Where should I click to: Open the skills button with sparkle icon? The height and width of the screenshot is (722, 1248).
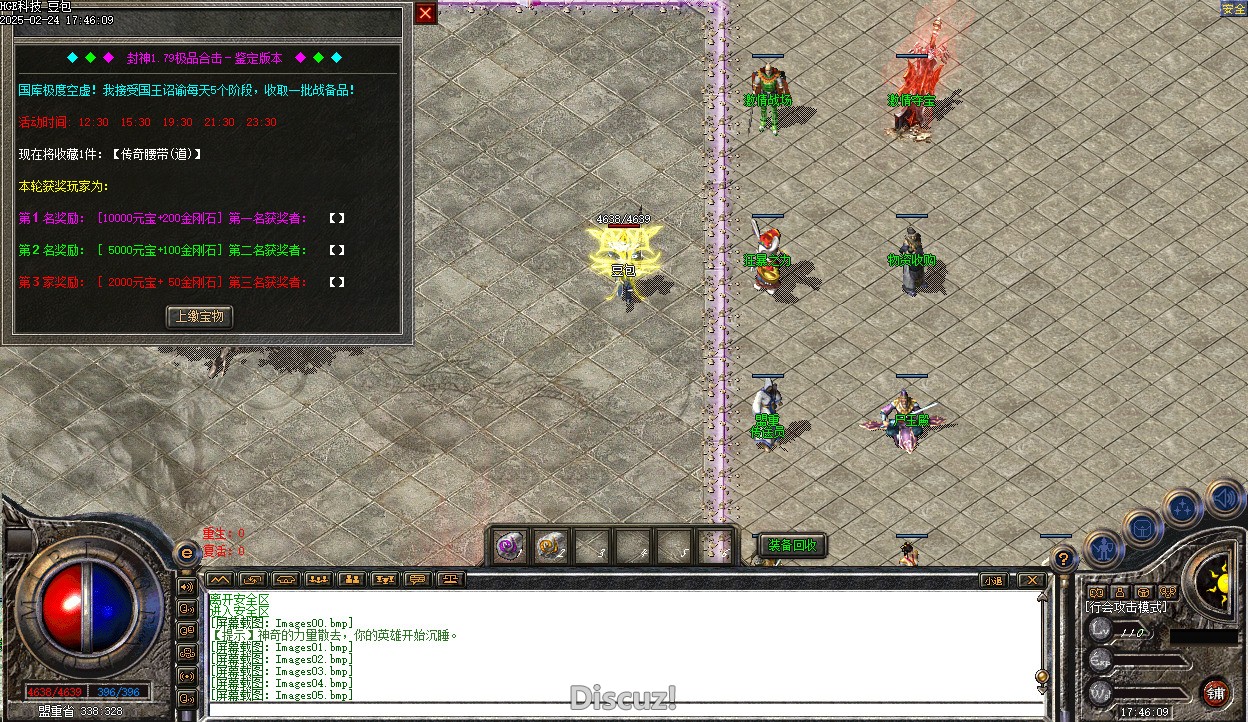pos(1182,507)
